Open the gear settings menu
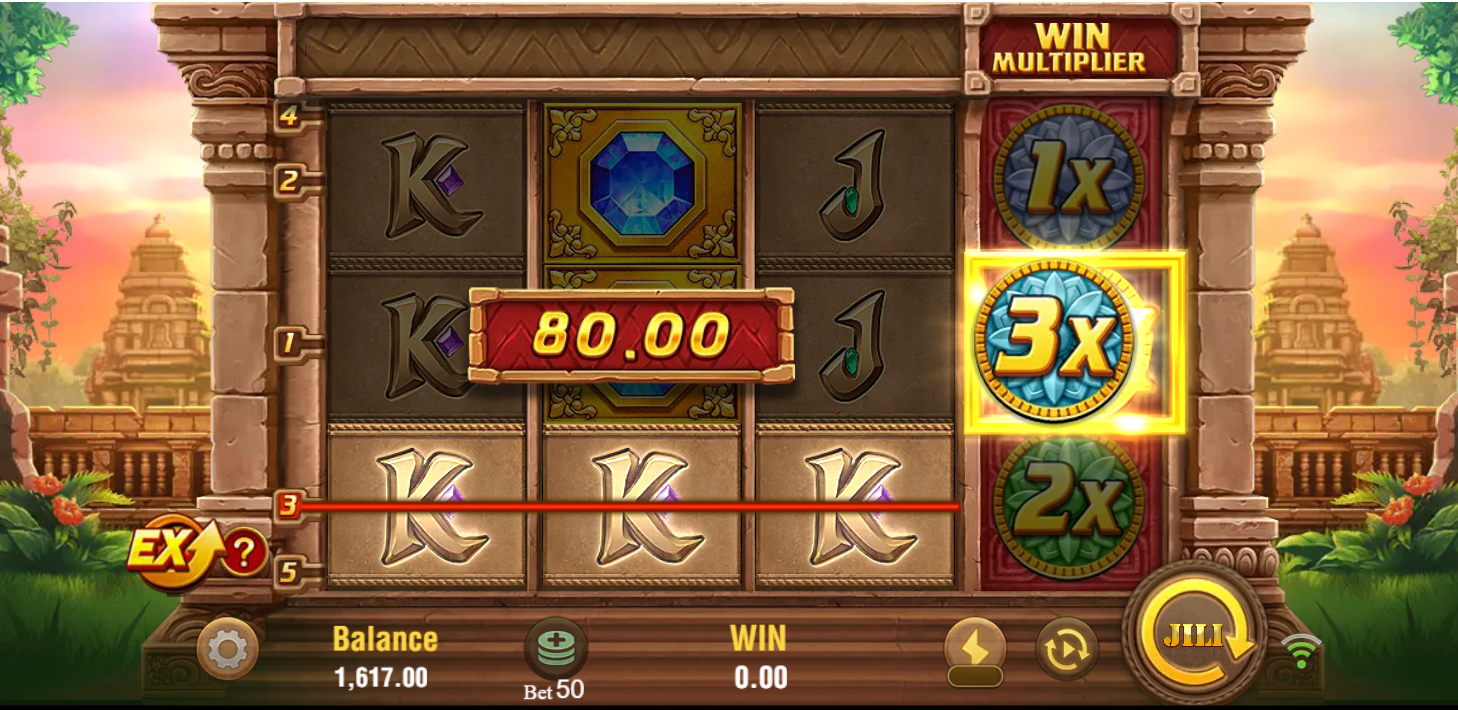The image size is (1458, 710). (227, 650)
